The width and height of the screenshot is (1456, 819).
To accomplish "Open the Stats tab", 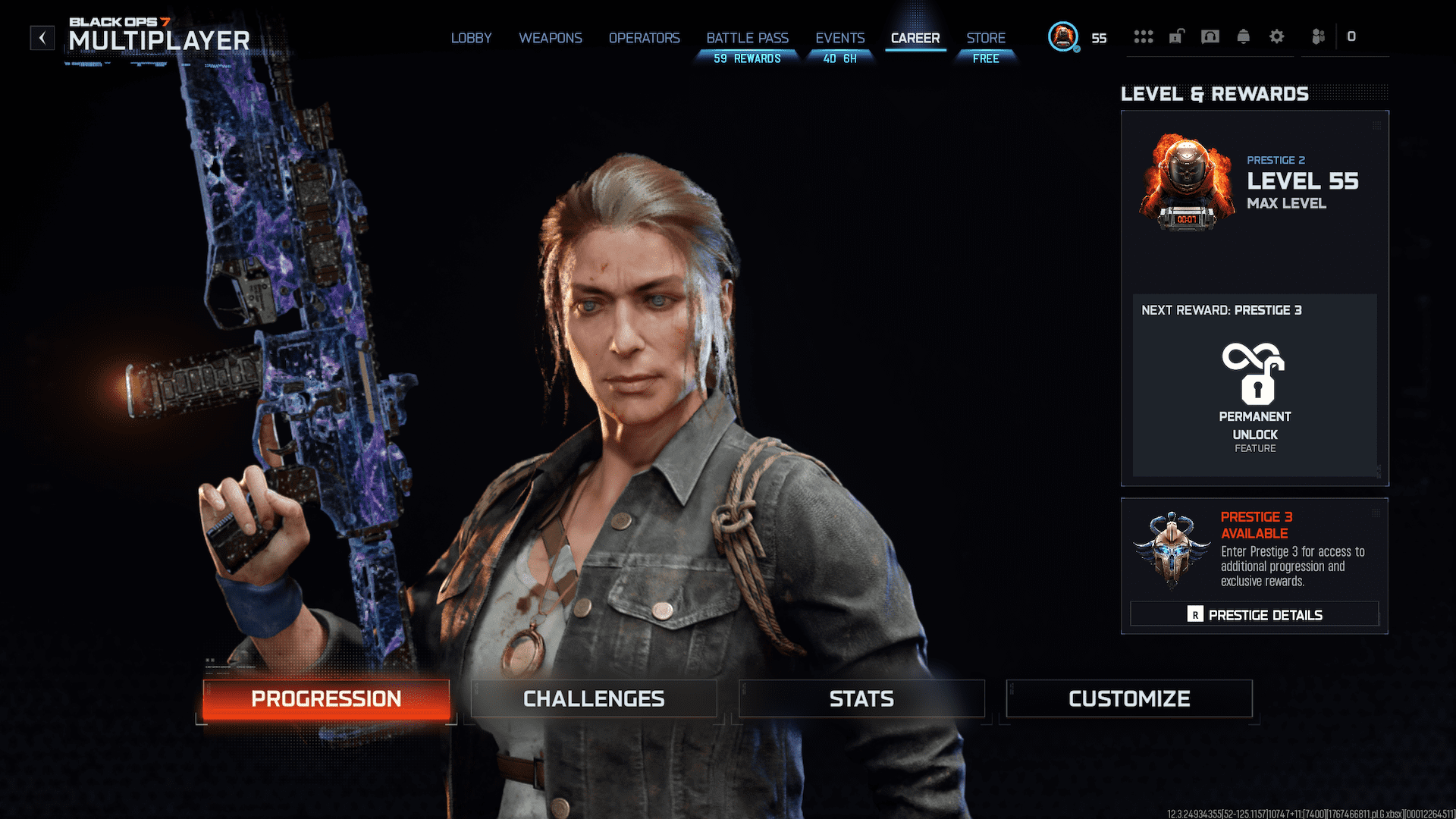I will click(x=861, y=698).
